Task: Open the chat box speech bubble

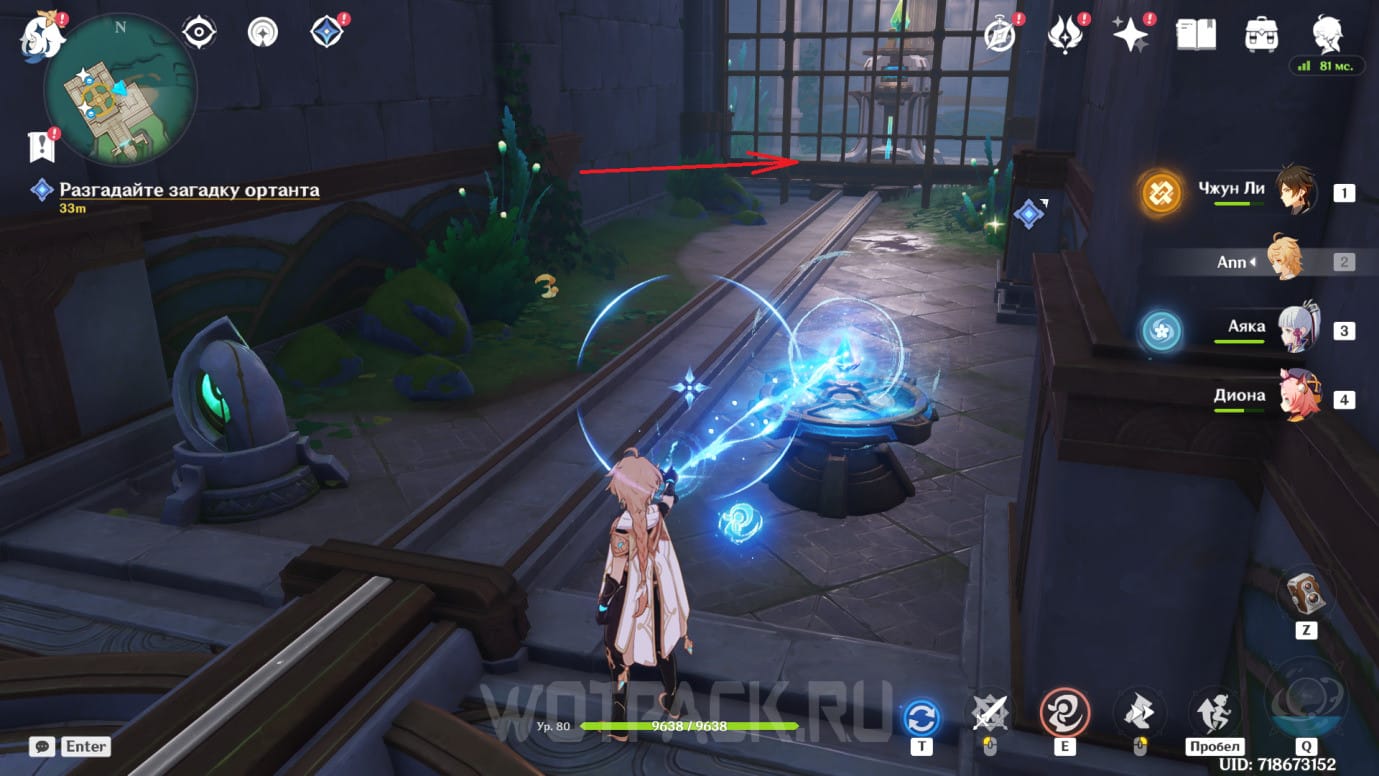Action: [x=42, y=746]
